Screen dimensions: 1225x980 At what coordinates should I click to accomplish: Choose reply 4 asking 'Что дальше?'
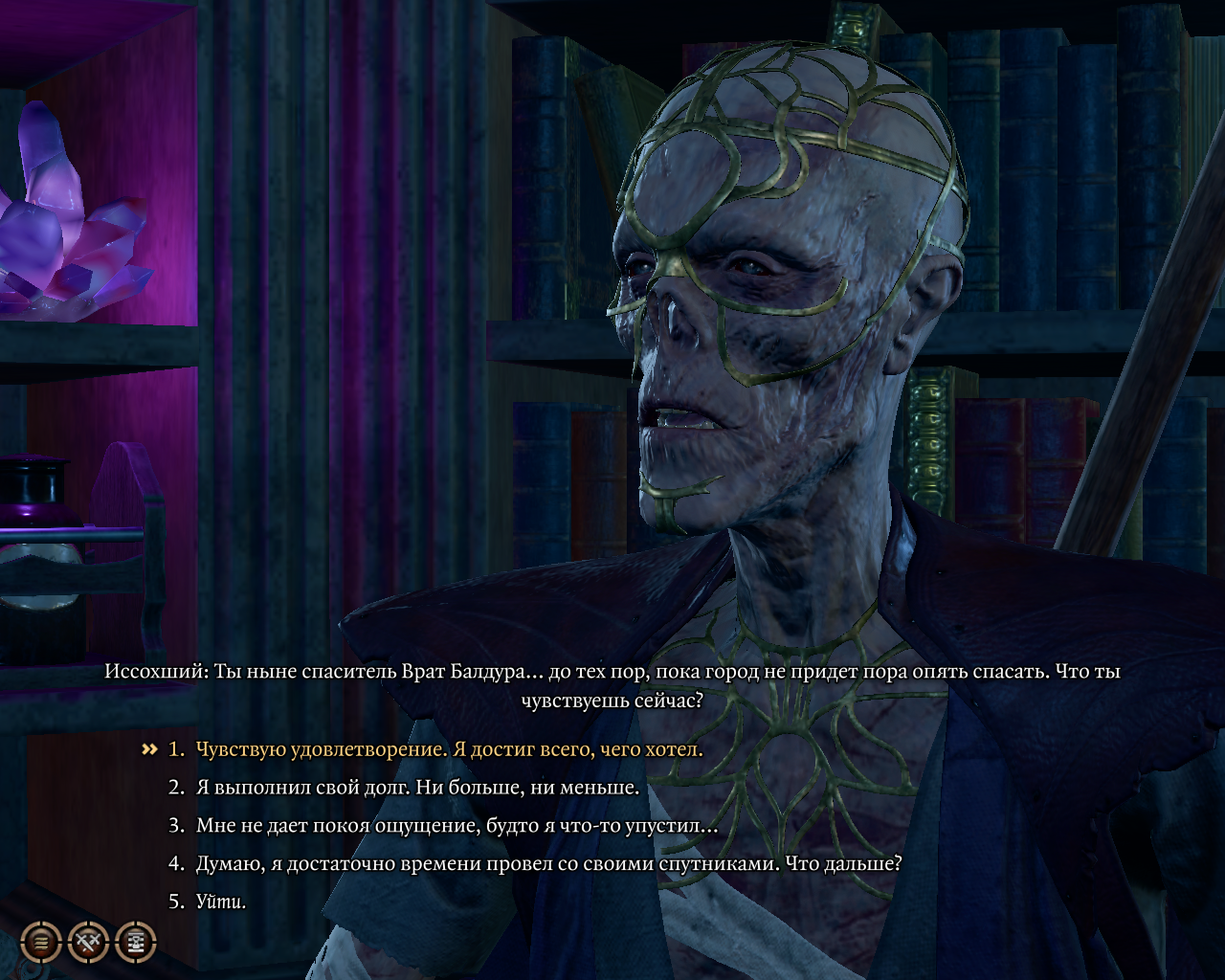tap(548, 863)
